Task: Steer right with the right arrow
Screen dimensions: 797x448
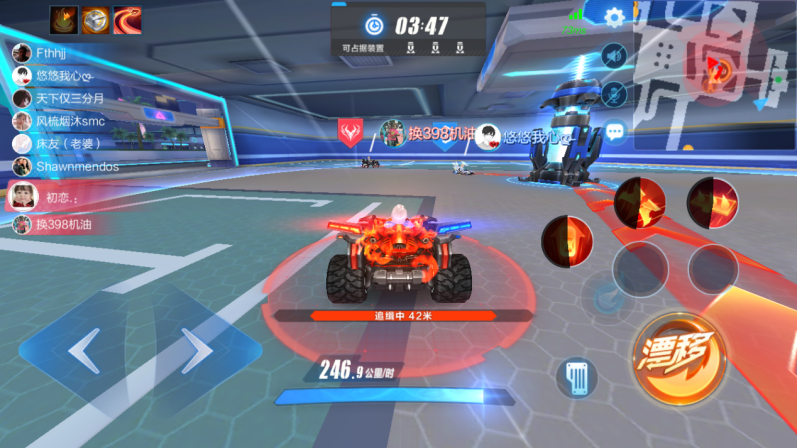Action: (x=198, y=350)
